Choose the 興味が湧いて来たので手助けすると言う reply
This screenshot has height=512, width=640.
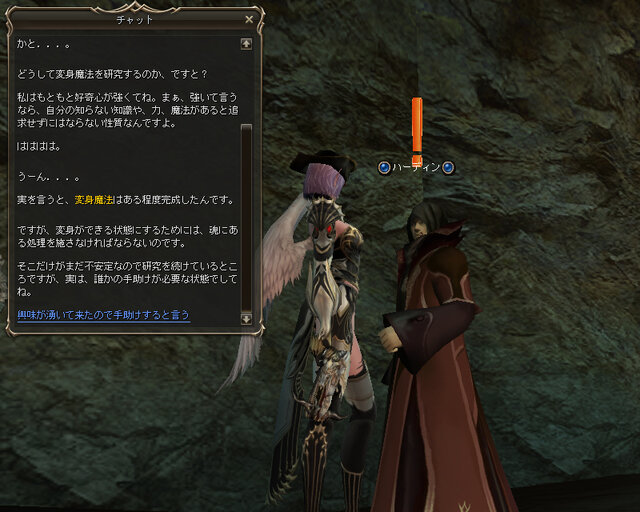[103, 315]
